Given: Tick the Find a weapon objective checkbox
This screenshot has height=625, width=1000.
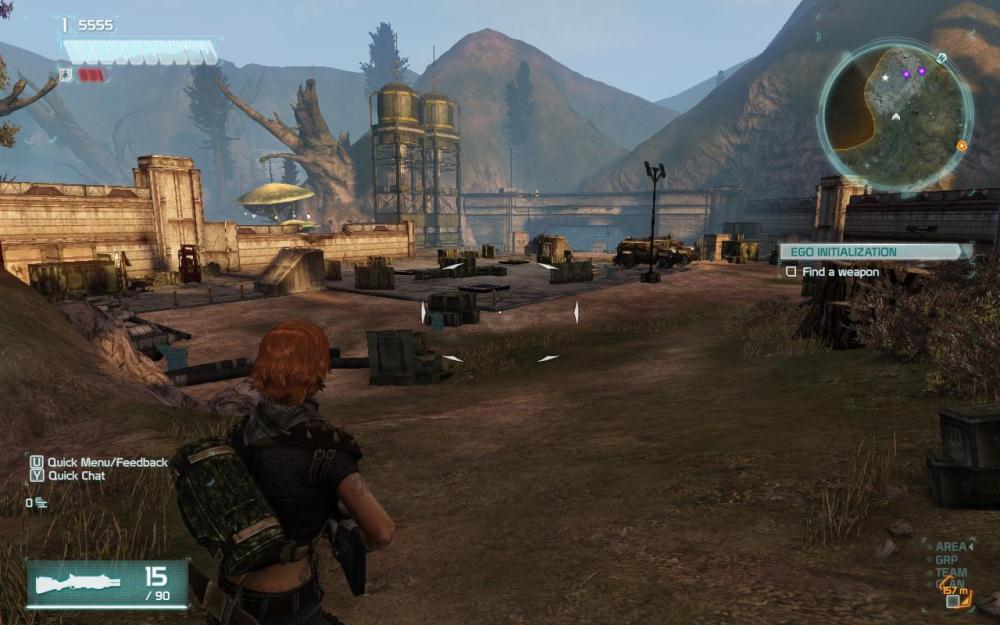Looking at the screenshot, I should 791,272.
